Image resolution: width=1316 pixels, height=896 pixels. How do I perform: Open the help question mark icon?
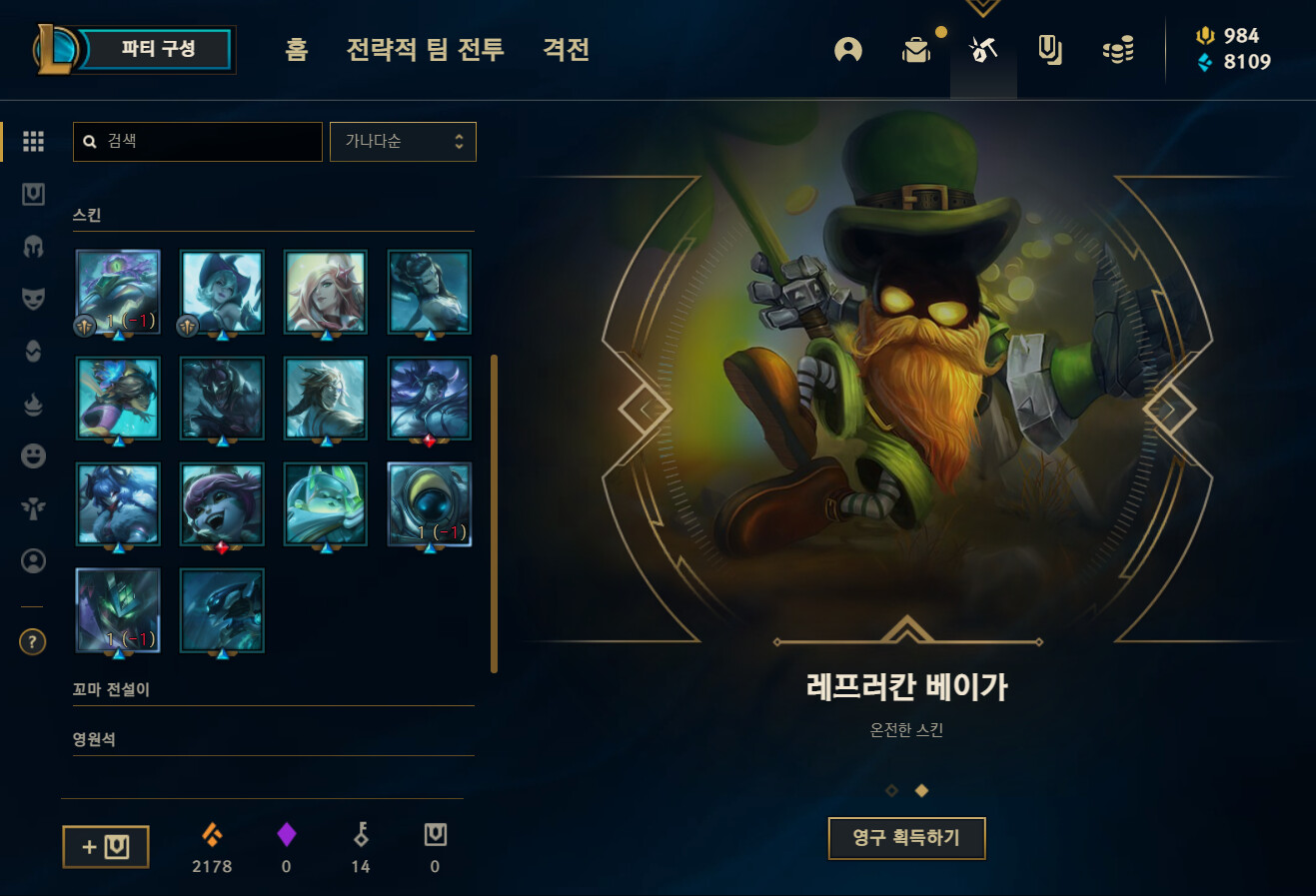tap(31, 642)
